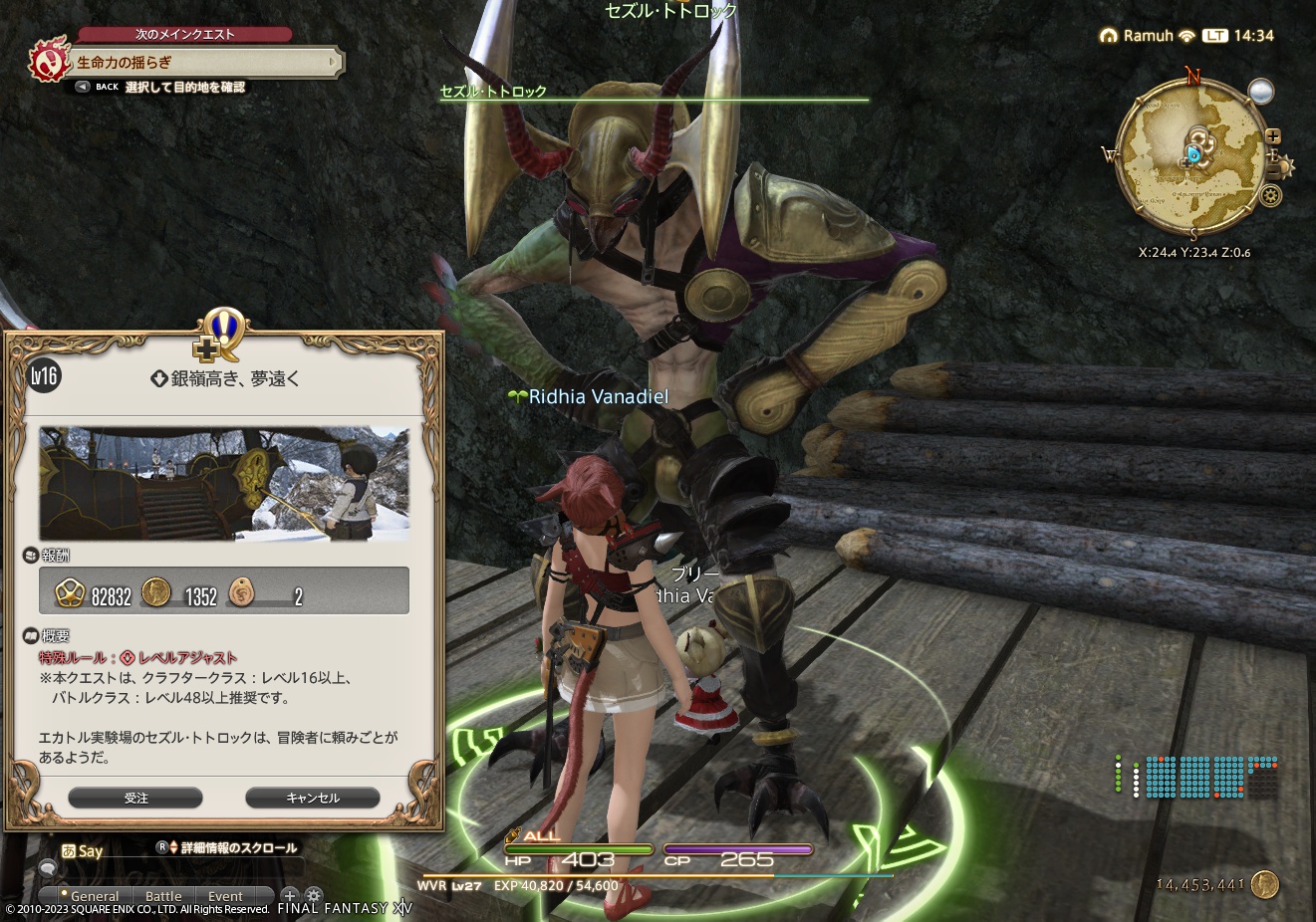
Task: Accept the quest with the 受注 button
Action: coord(134,798)
